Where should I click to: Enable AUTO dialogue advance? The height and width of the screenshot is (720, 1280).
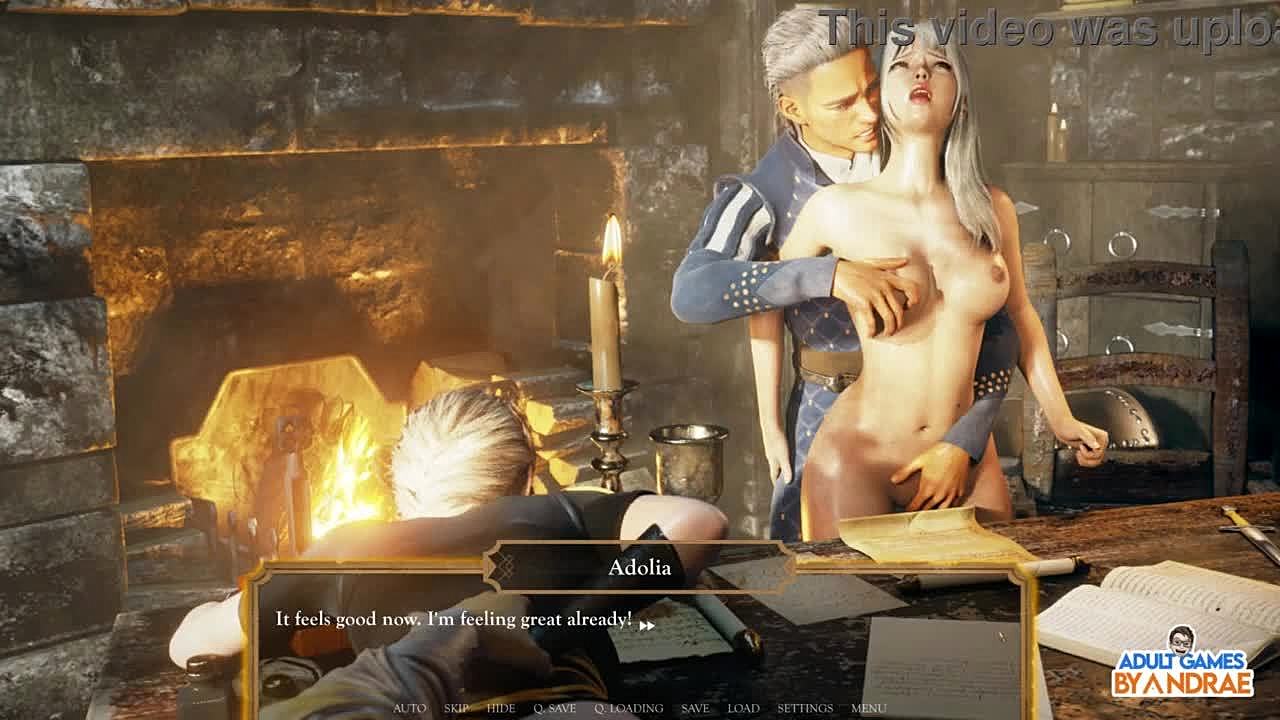tap(409, 708)
